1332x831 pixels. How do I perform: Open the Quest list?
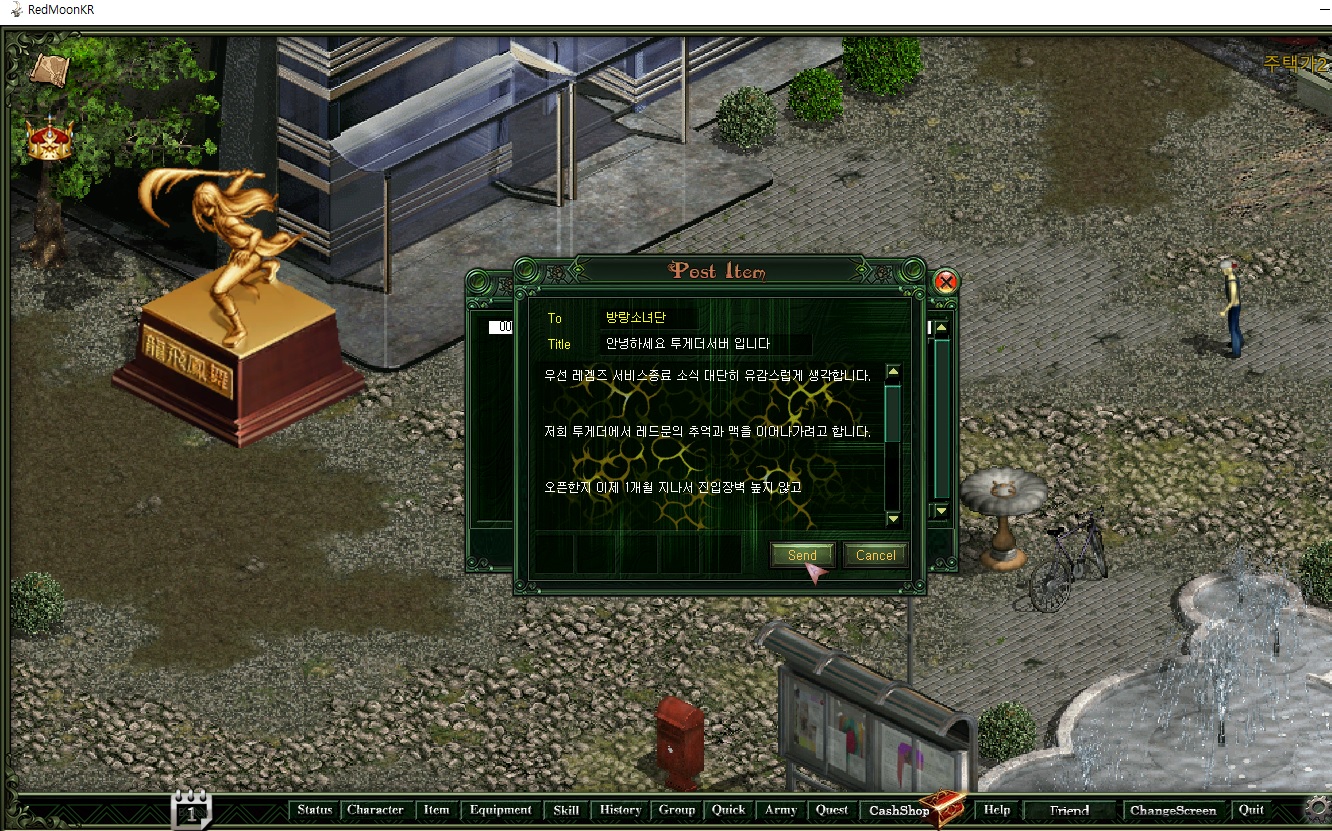coord(831,810)
